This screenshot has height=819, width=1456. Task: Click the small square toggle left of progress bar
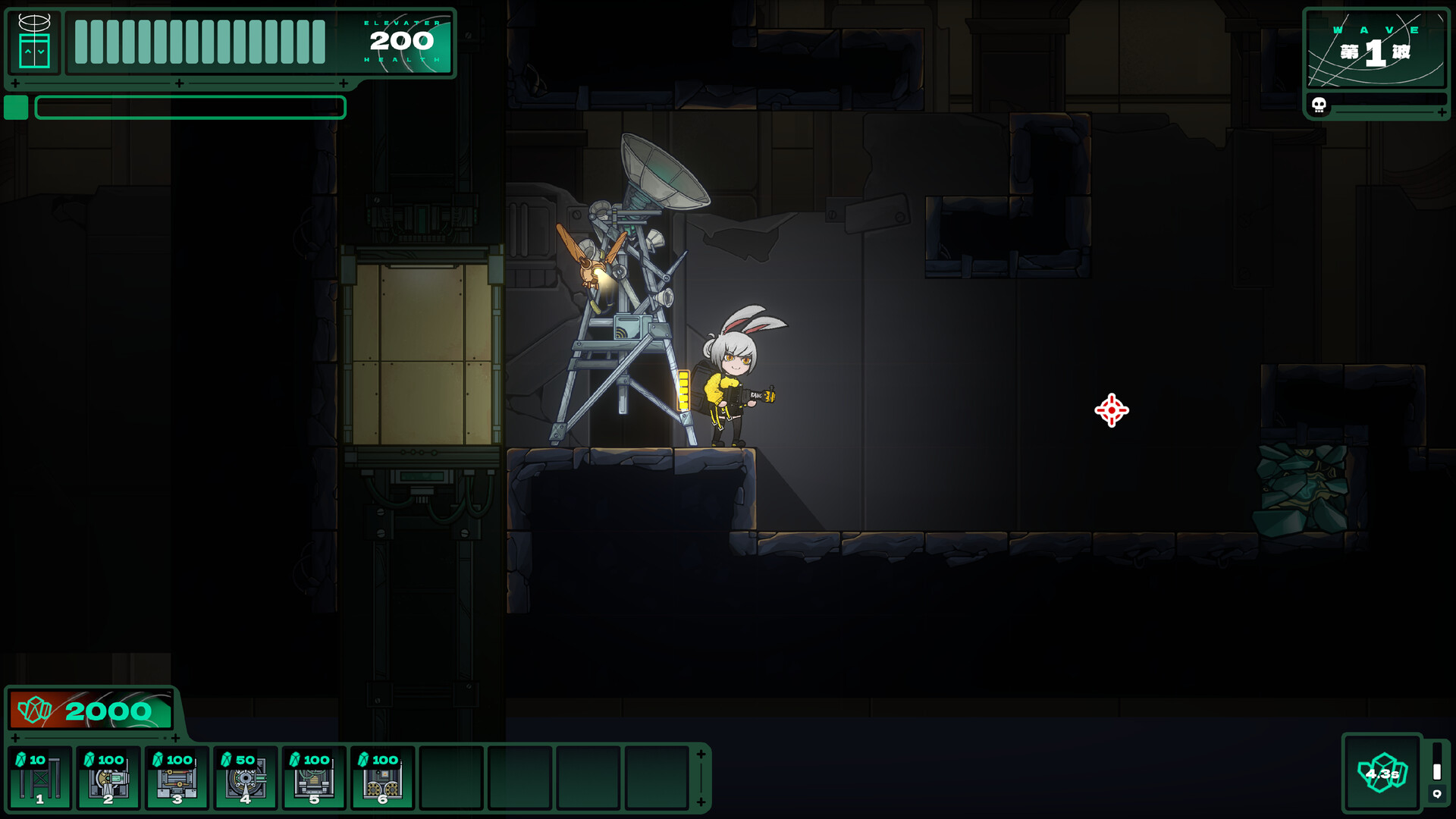pyautogui.click(x=15, y=108)
